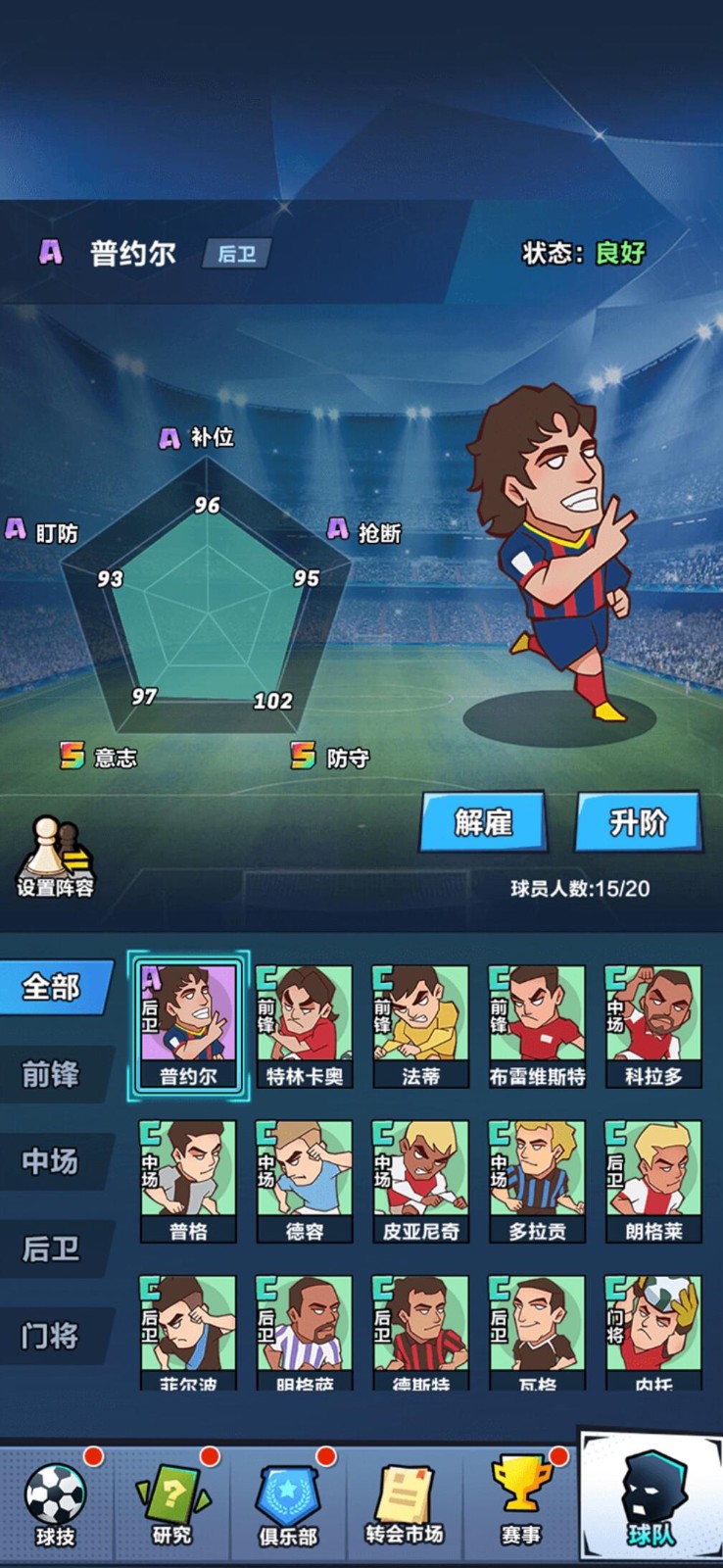The height and width of the screenshot is (1568, 723).
Task: Switch to the 中场 filter
Action: coord(53,1161)
